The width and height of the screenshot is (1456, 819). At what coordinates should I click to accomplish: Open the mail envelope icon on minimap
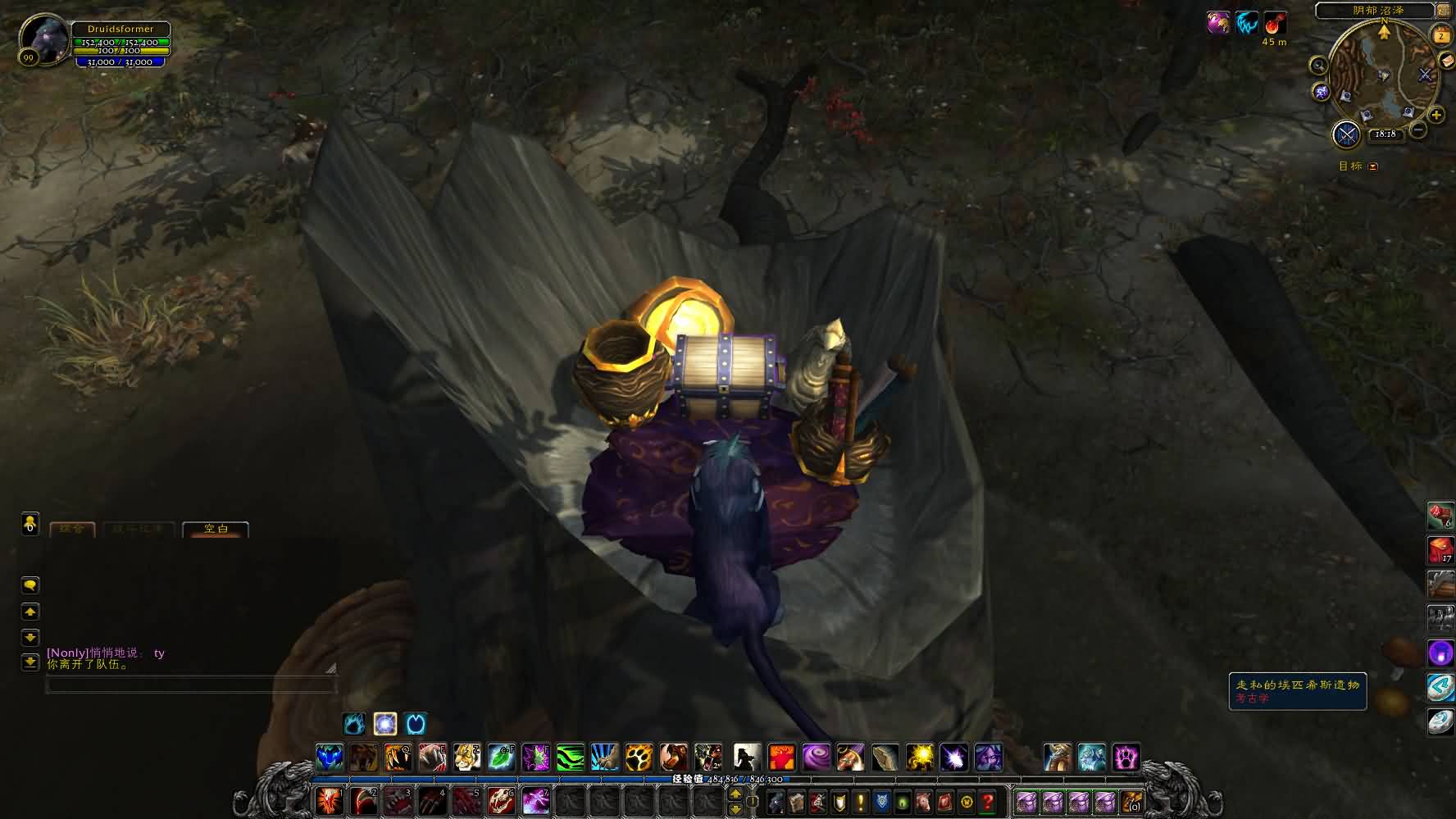pos(1447,62)
